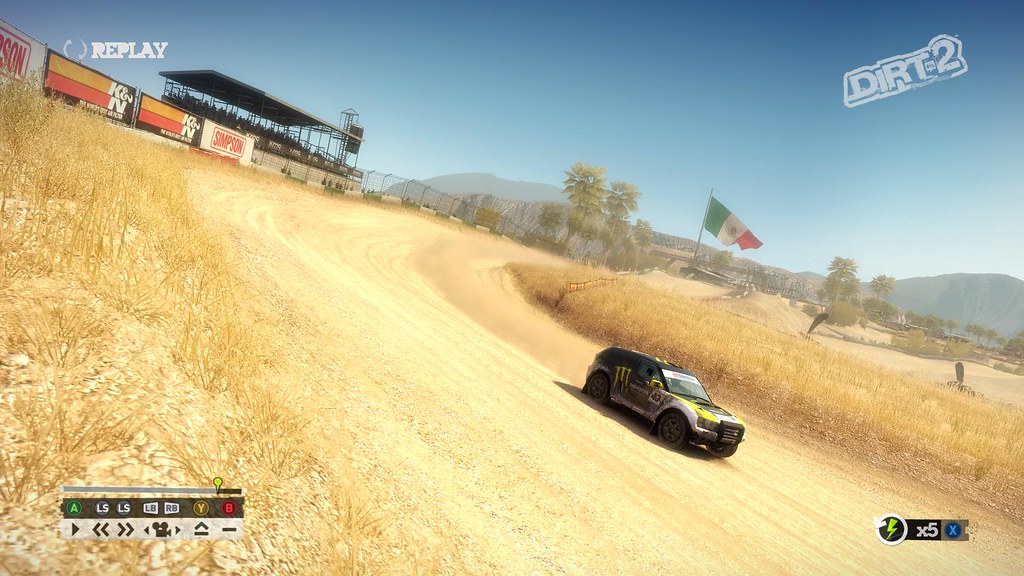Change view with the replay camera icon
The image size is (1024, 576).
tap(161, 529)
